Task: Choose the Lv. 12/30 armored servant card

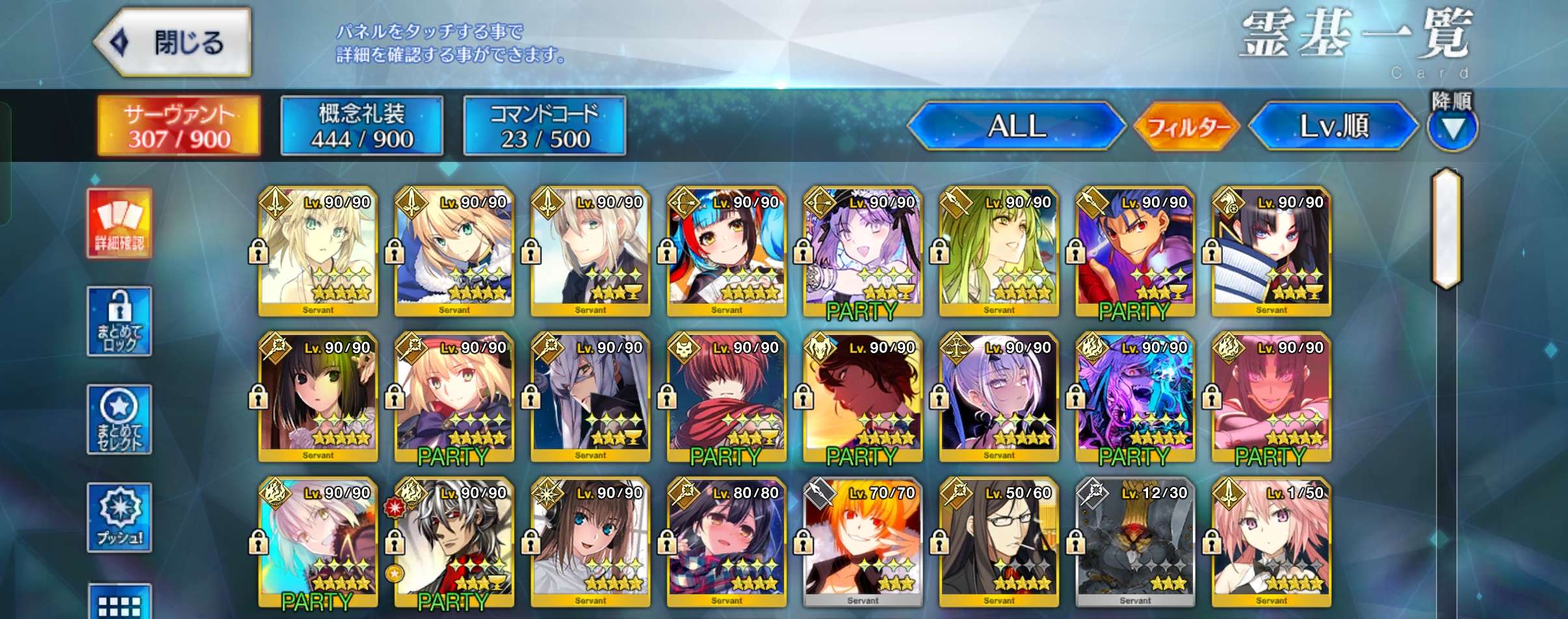Action: tap(1135, 544)
